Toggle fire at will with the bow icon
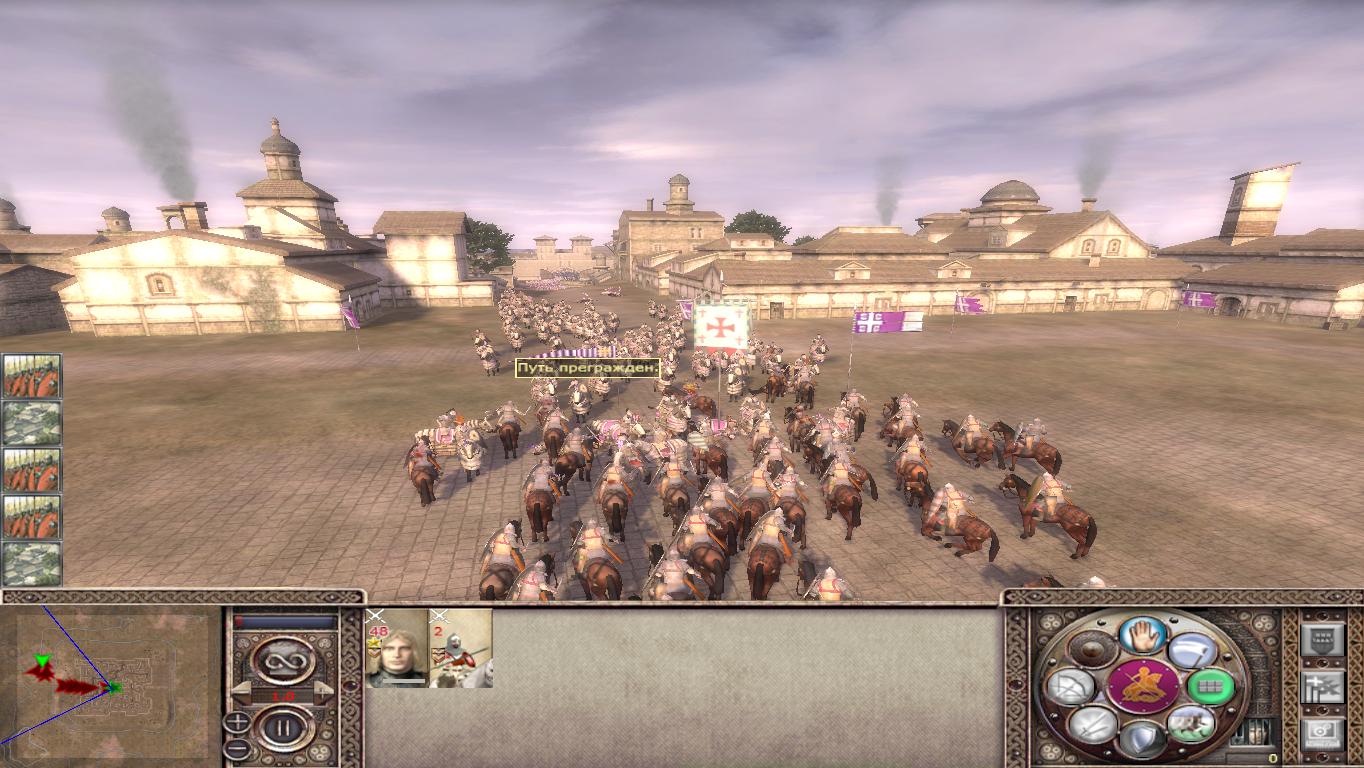The image size is (1364, 768). (1071, 687)
